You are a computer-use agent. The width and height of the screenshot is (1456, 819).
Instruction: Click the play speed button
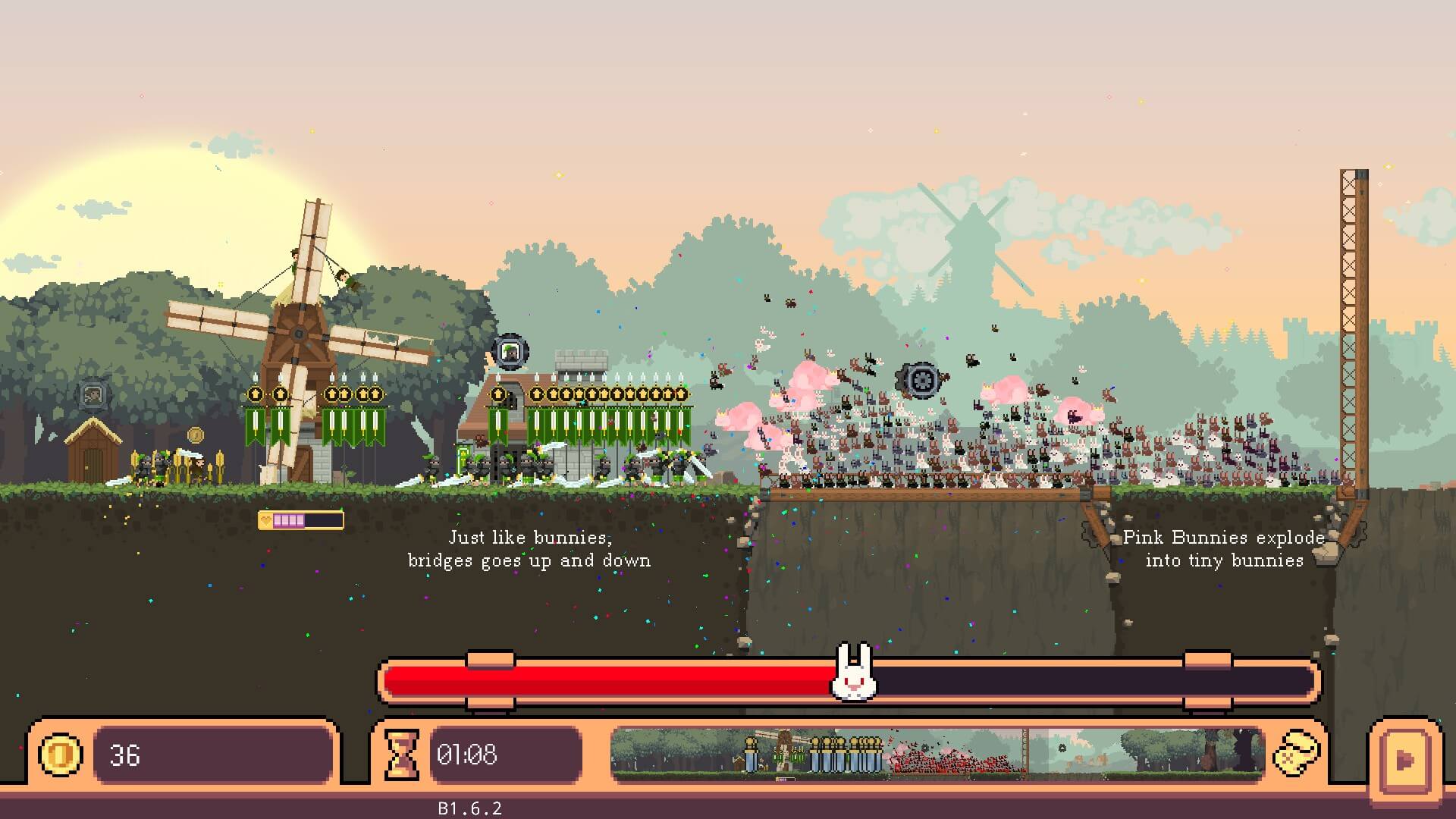[x=1404, y=759]
